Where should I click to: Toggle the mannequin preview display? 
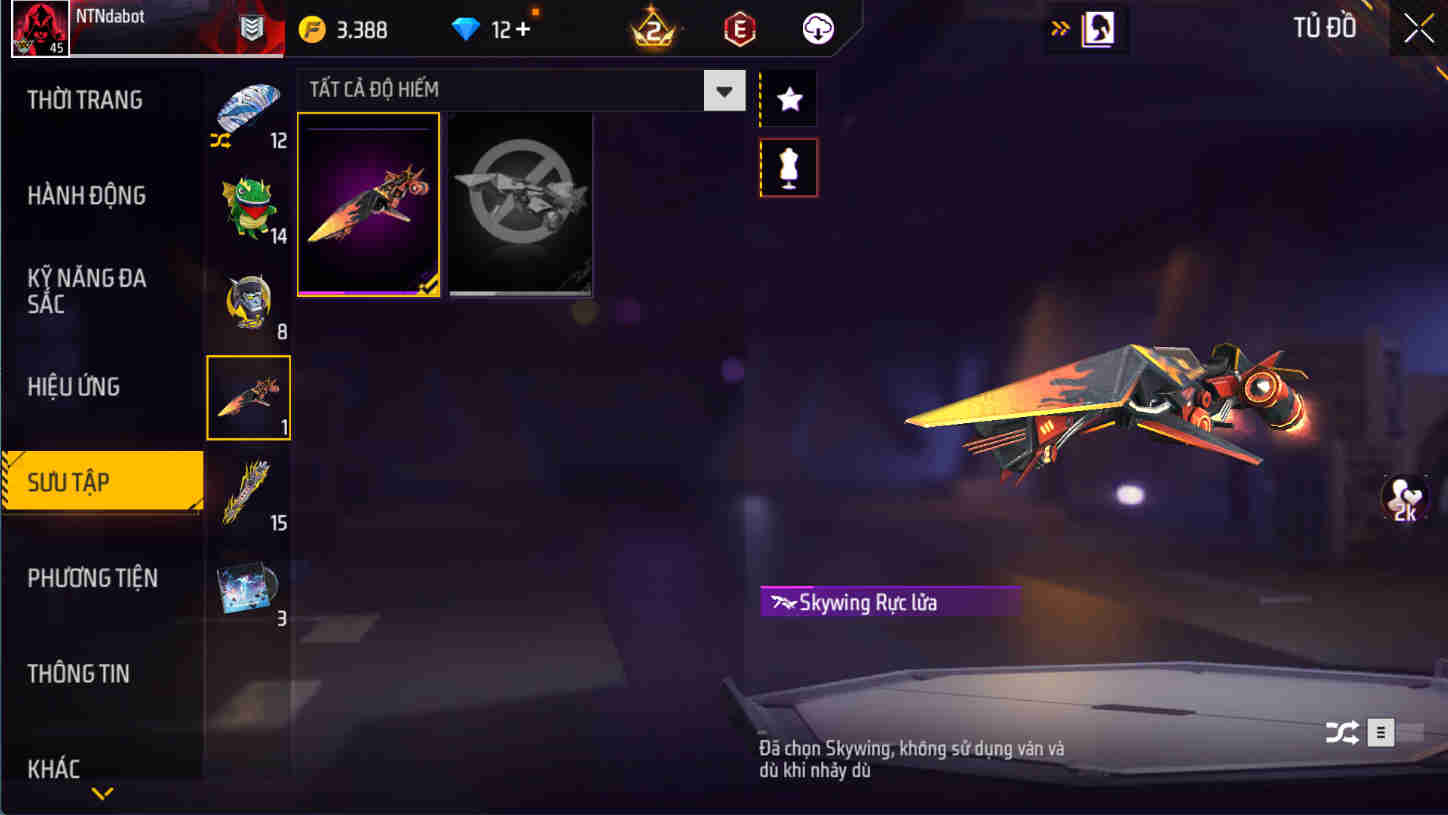pos(788,167)
